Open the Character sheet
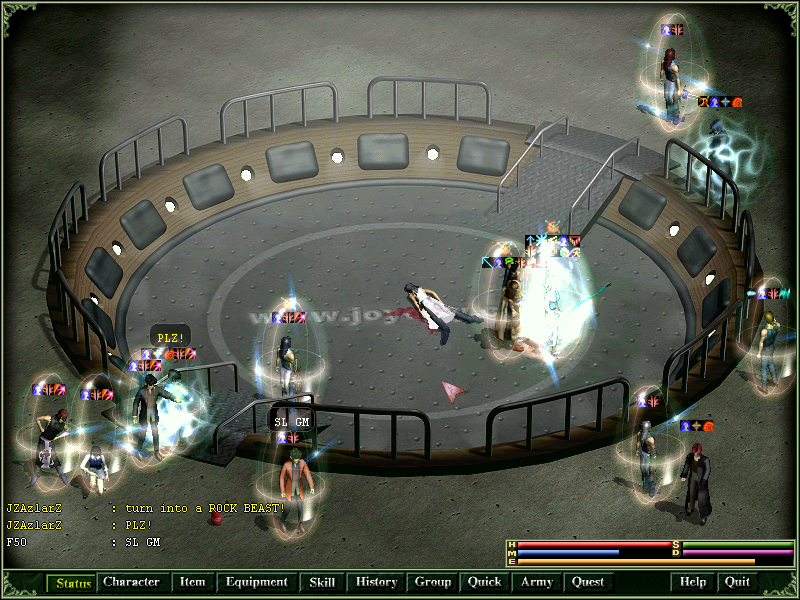The image size is (800, 600). 131,582
